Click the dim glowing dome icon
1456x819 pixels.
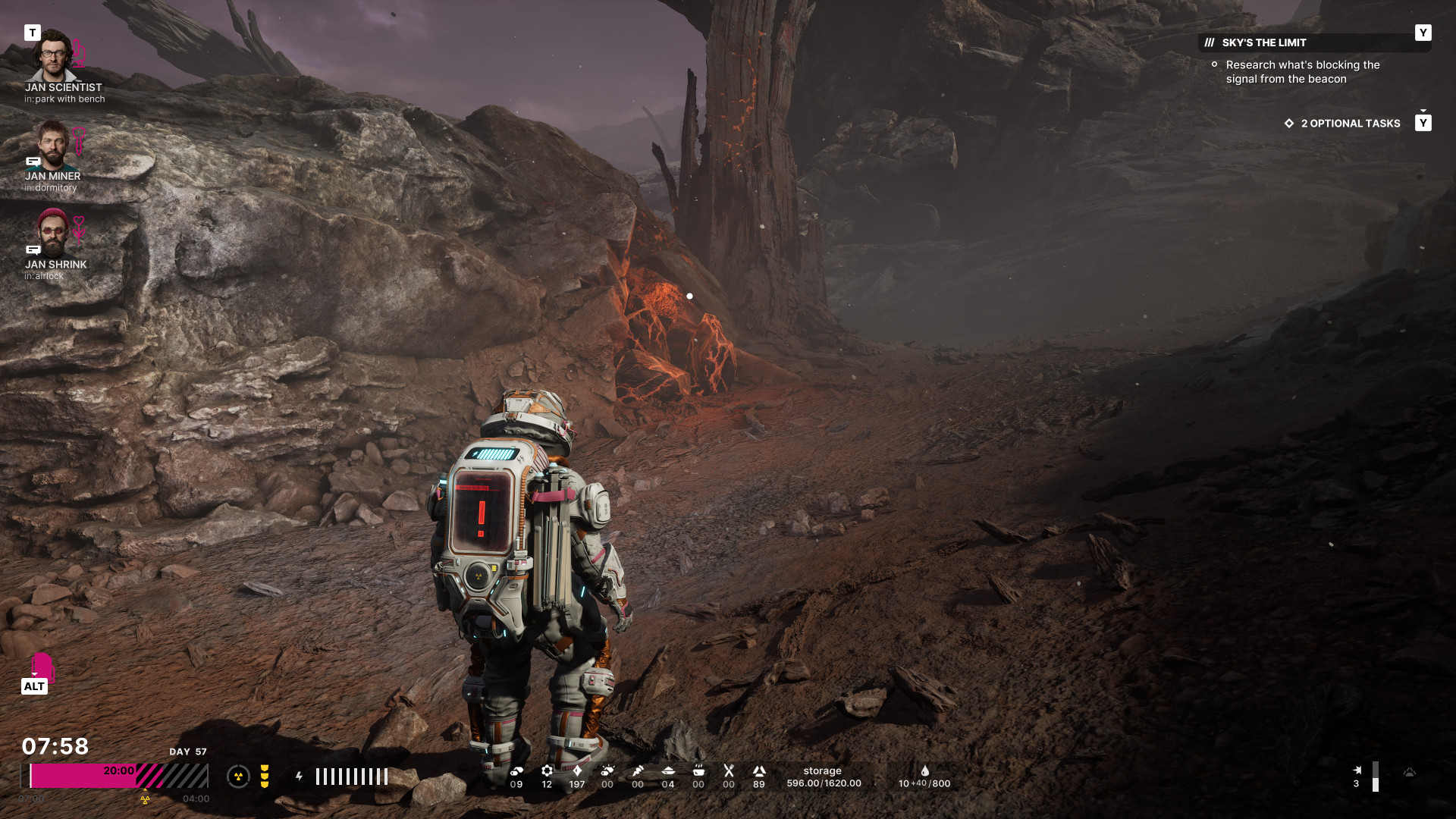pos(1410,773)
